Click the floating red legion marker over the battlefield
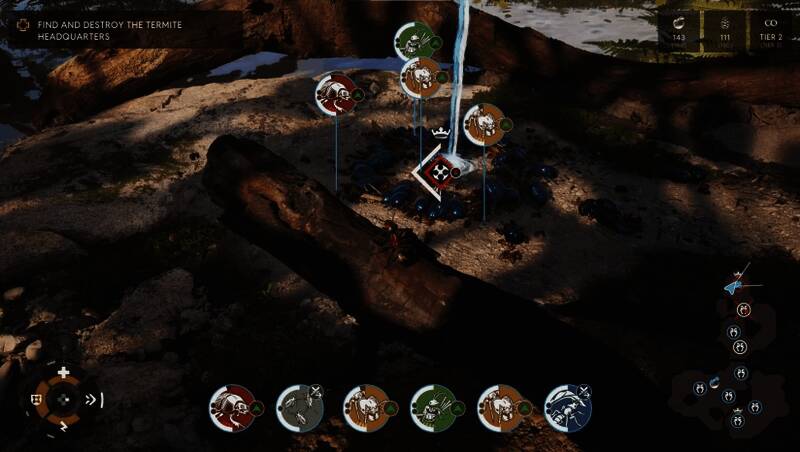Viewport: 800px width, 452px height. 336,94
